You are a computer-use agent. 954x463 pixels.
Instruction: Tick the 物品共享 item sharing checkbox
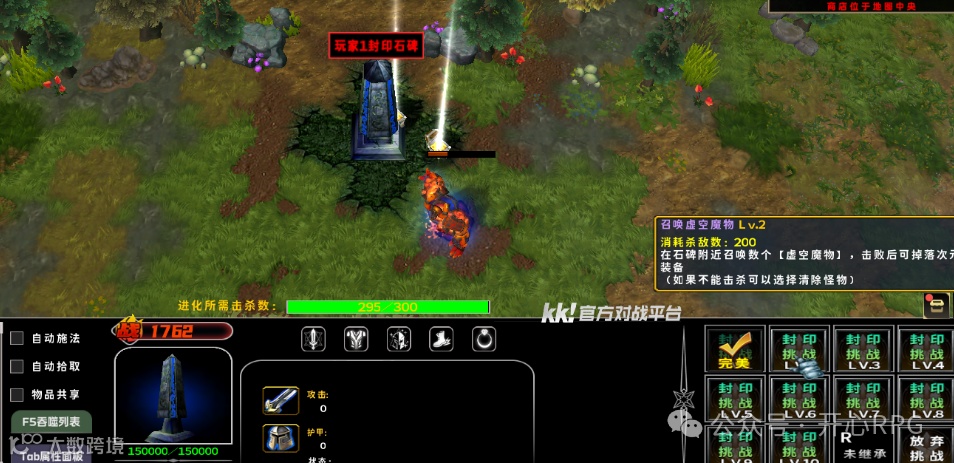pos(17,395)
